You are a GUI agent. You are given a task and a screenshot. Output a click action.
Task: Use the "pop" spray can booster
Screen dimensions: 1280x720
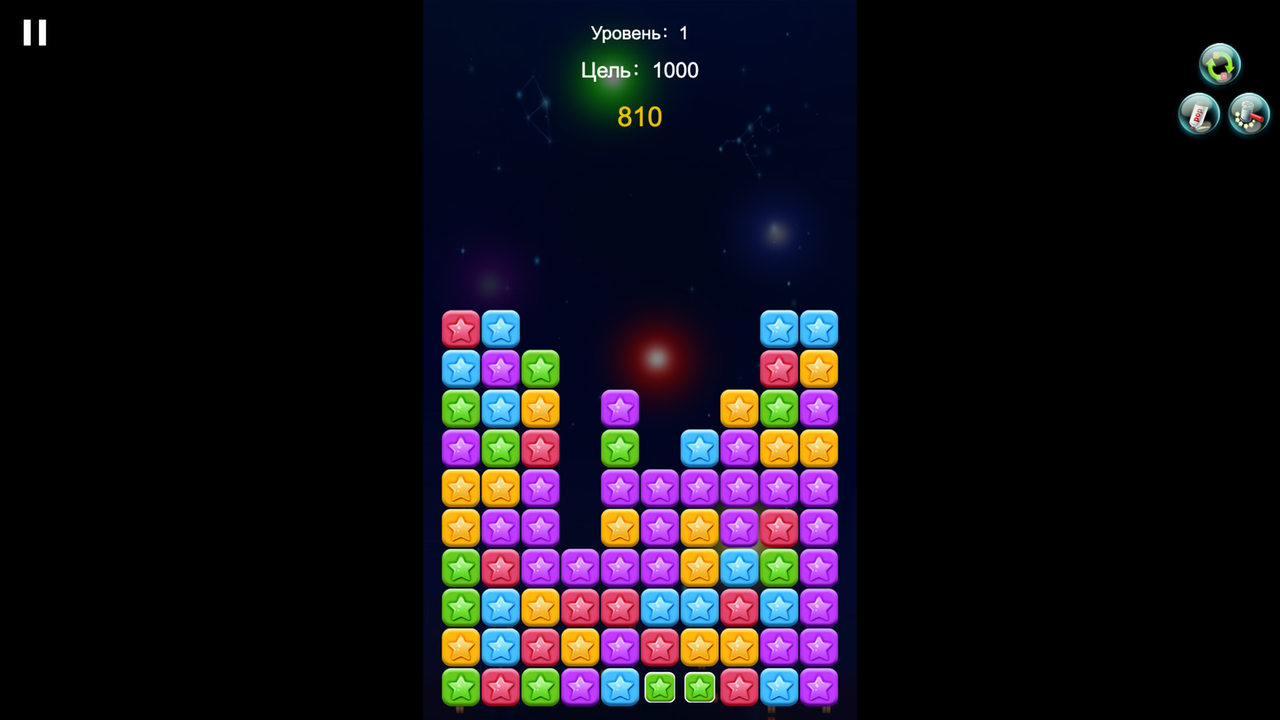(1198, 113)
